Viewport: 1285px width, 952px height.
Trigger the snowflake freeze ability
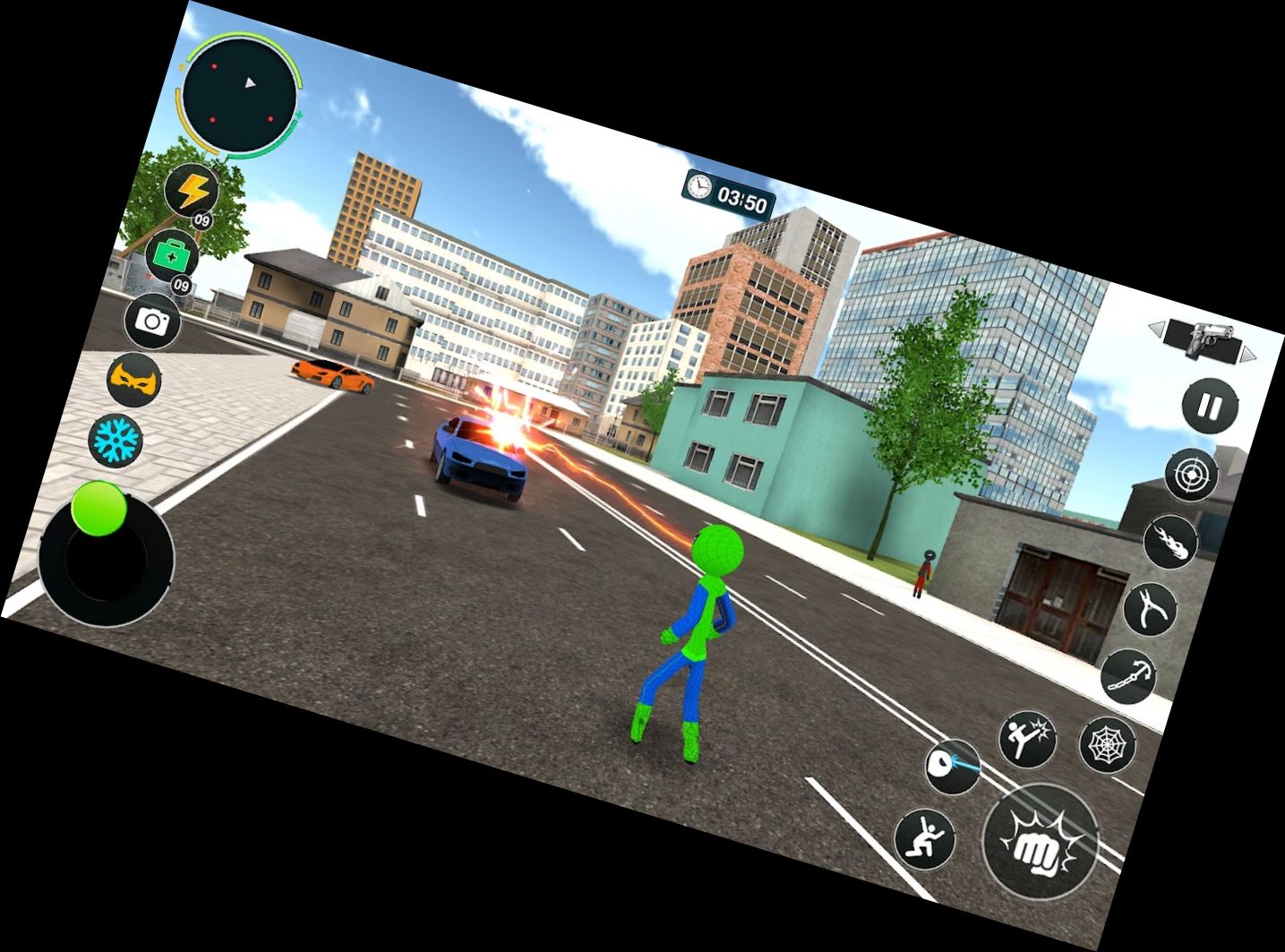pyautogui.click(x=115, y=439)
